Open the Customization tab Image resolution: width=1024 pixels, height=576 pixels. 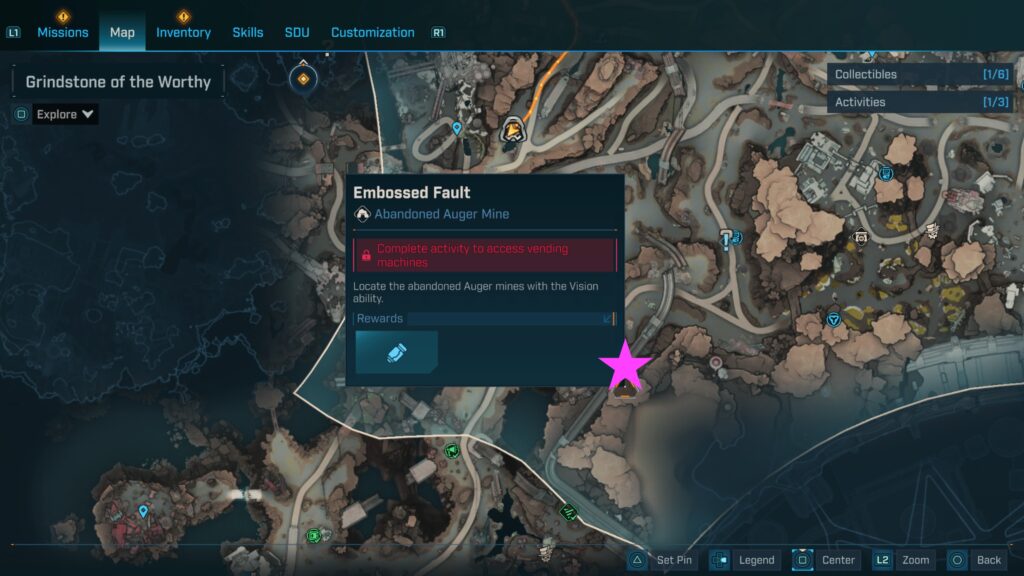coord(373,32)
